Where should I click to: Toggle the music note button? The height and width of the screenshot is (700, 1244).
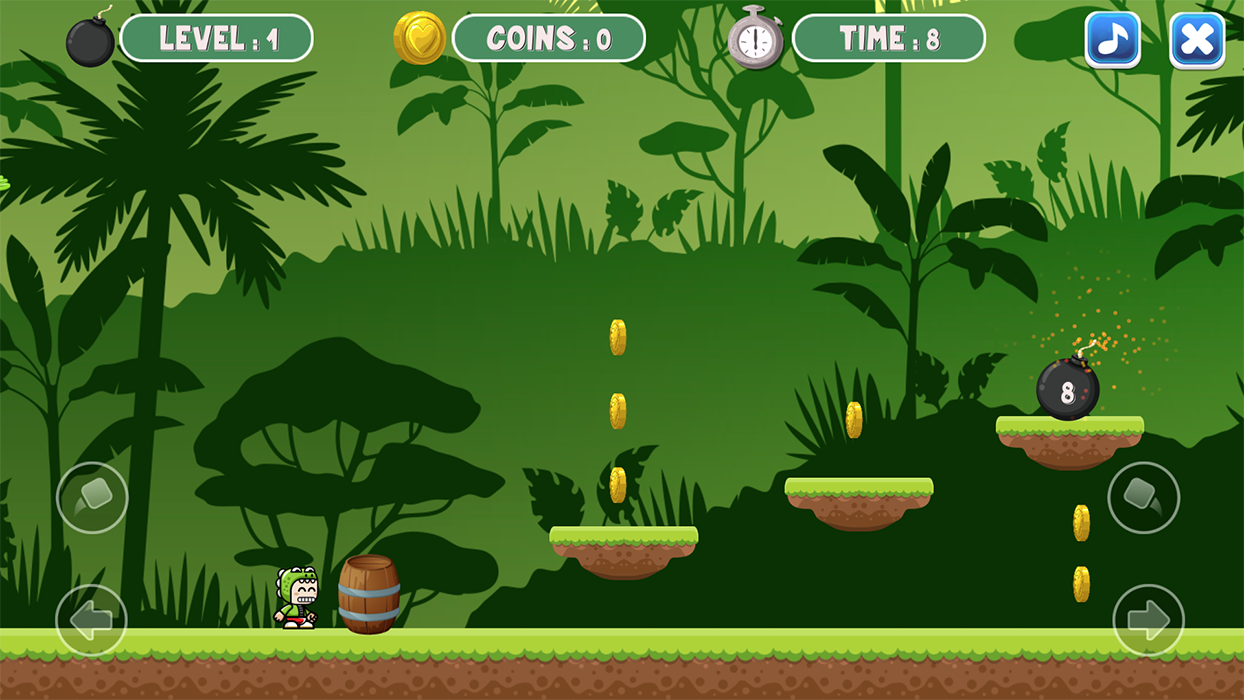point(1112,40)
